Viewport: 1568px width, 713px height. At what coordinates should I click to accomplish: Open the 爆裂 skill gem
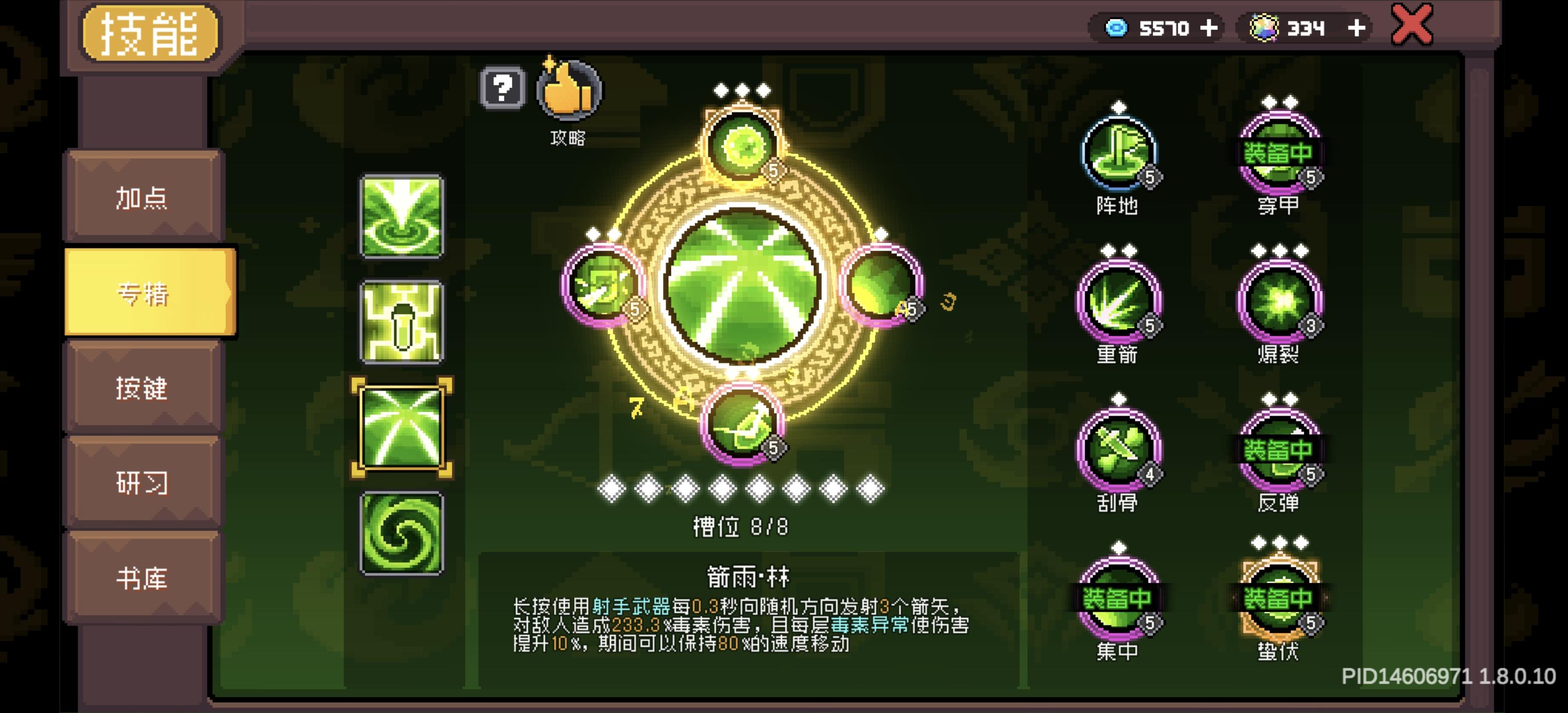[1278, 300]
